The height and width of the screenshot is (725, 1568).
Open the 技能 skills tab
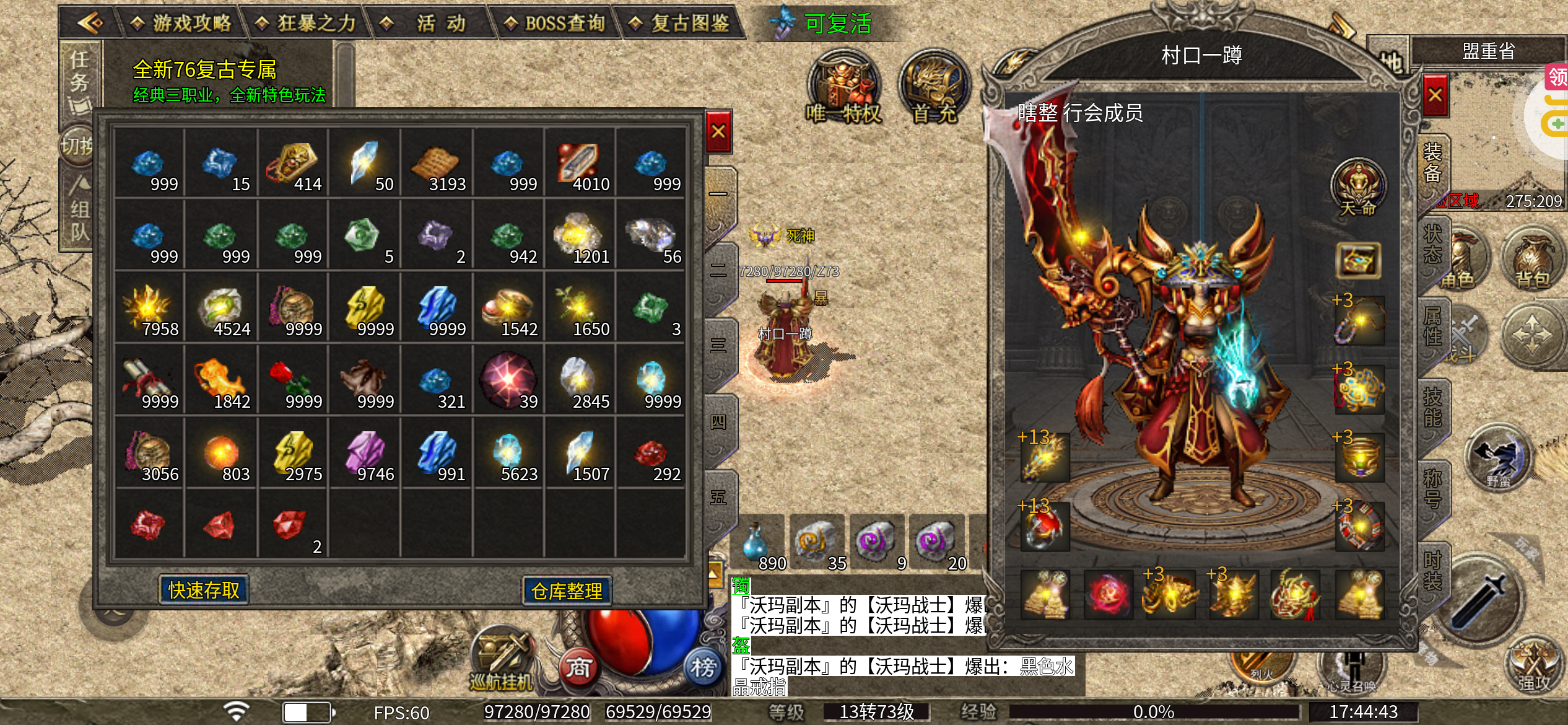1432,407
